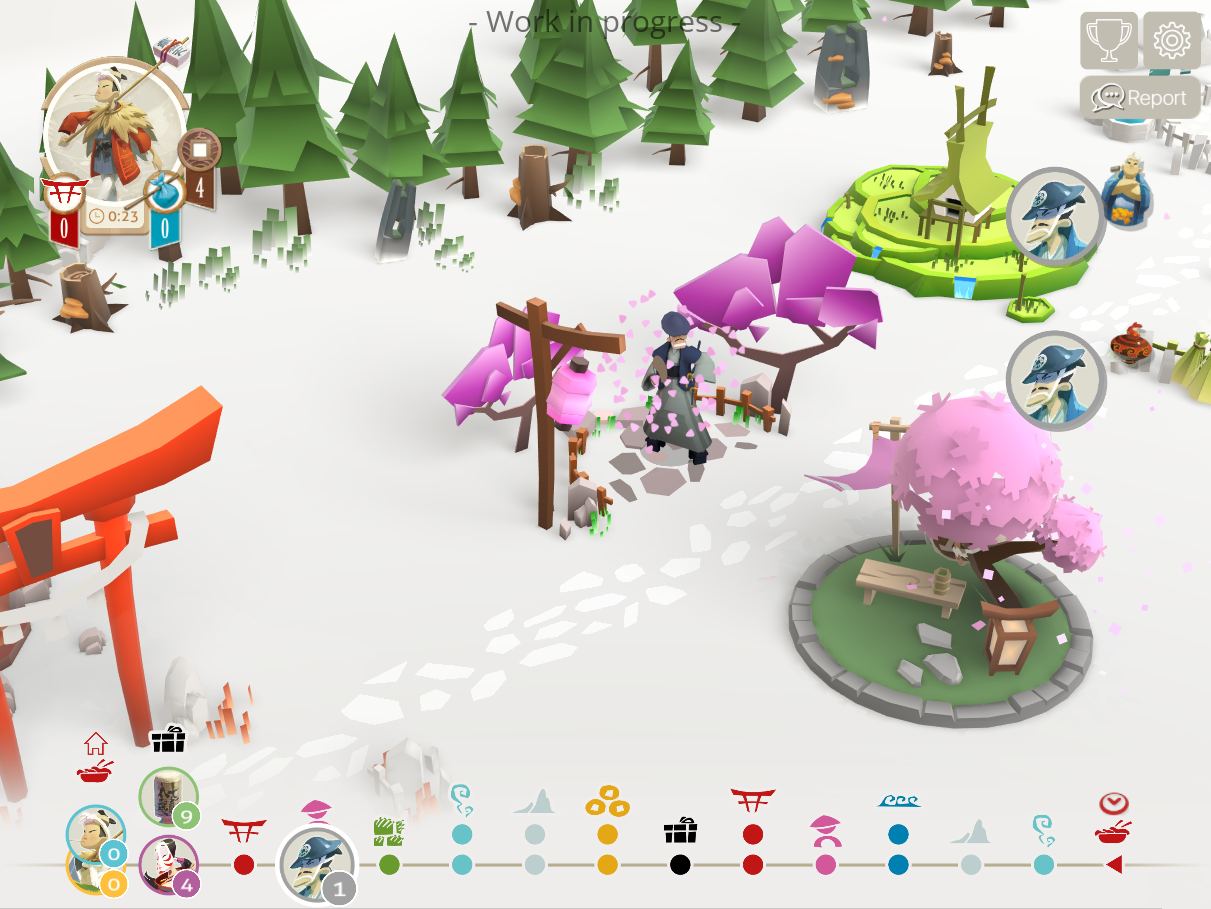Choose the yellow coin farm stop
The image size is (1211, 909).
tap(607, 864)
